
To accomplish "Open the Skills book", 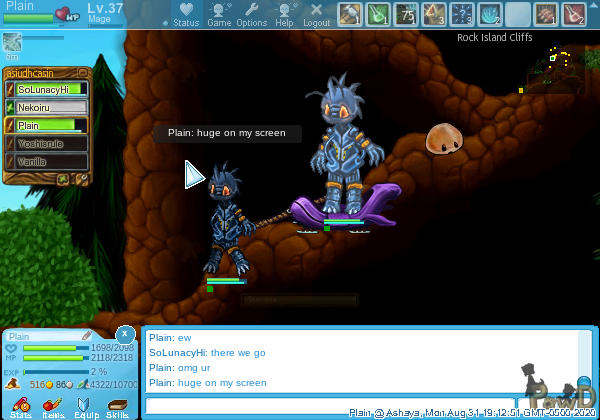I will tap(118, 406).
